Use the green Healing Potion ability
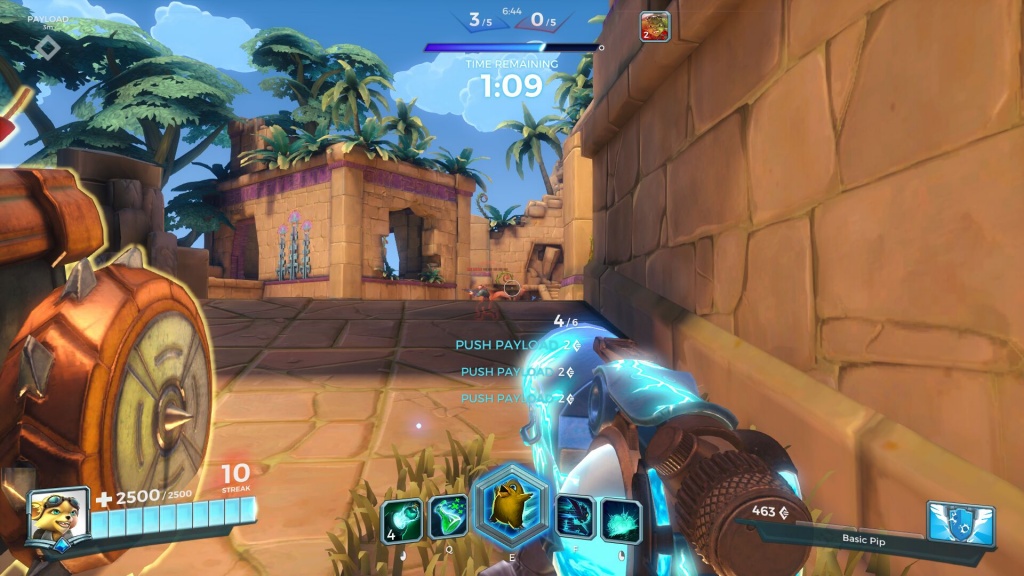The width and height of the screenshot is (1024, 576). coord(448,518)
